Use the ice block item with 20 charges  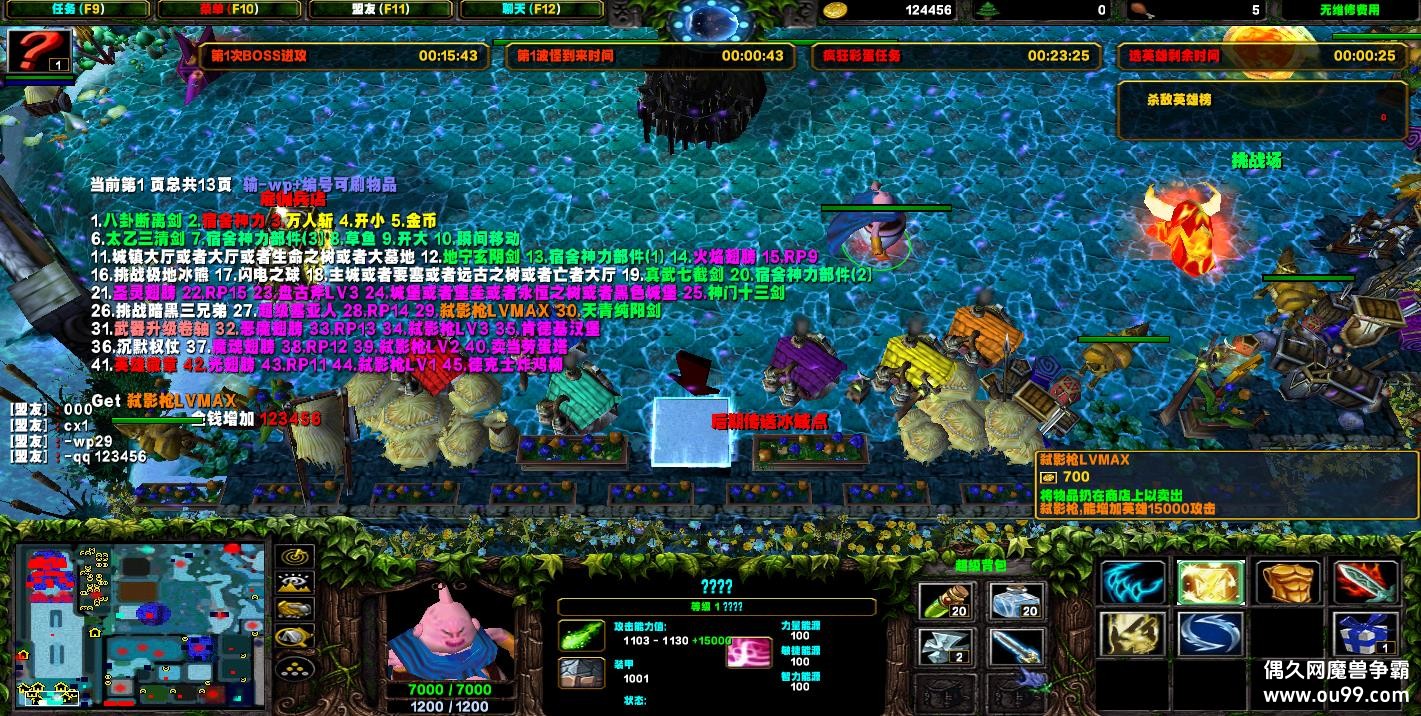click(x=1016, y=601)
